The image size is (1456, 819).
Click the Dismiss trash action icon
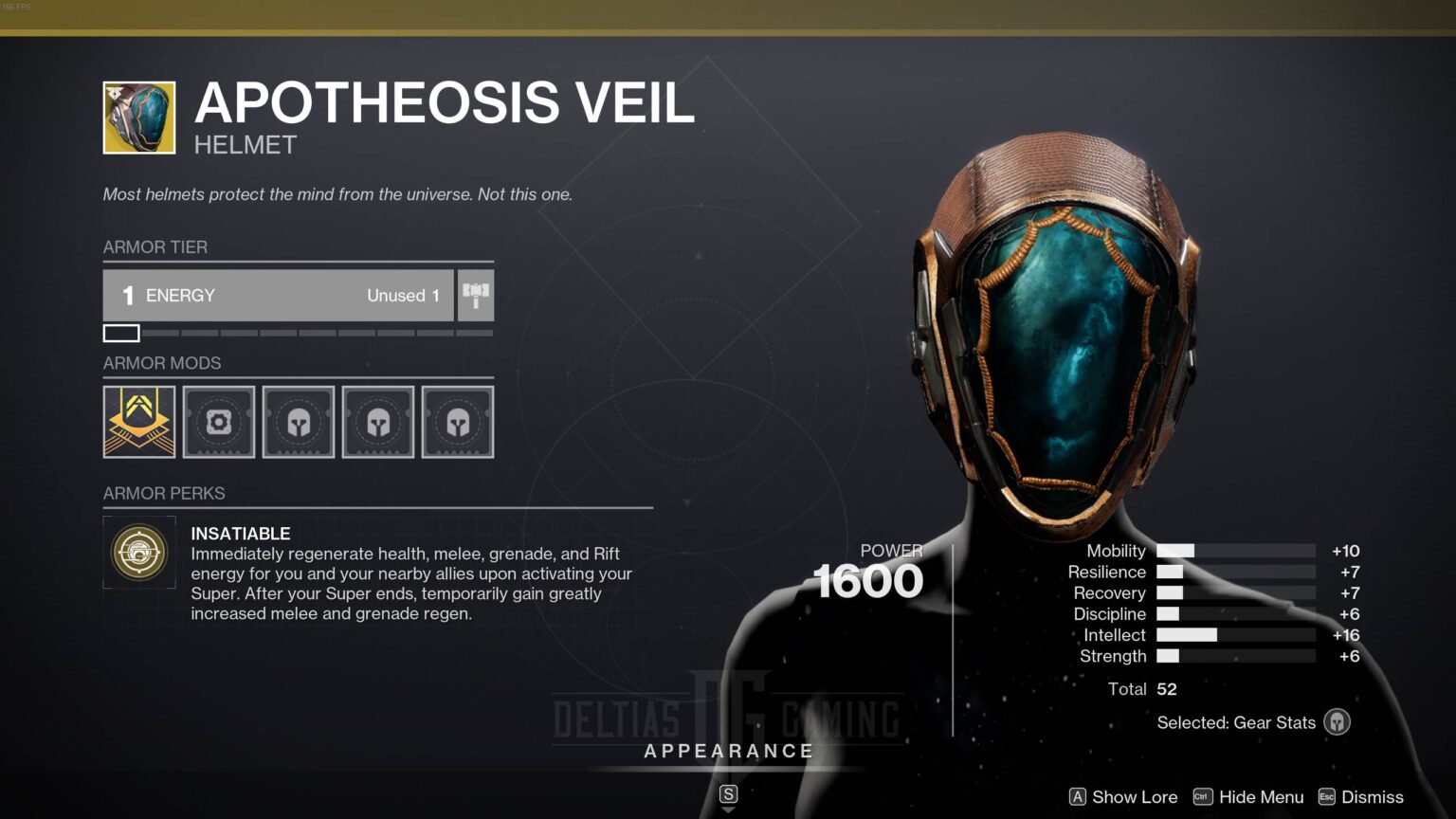pos(1326,797)
